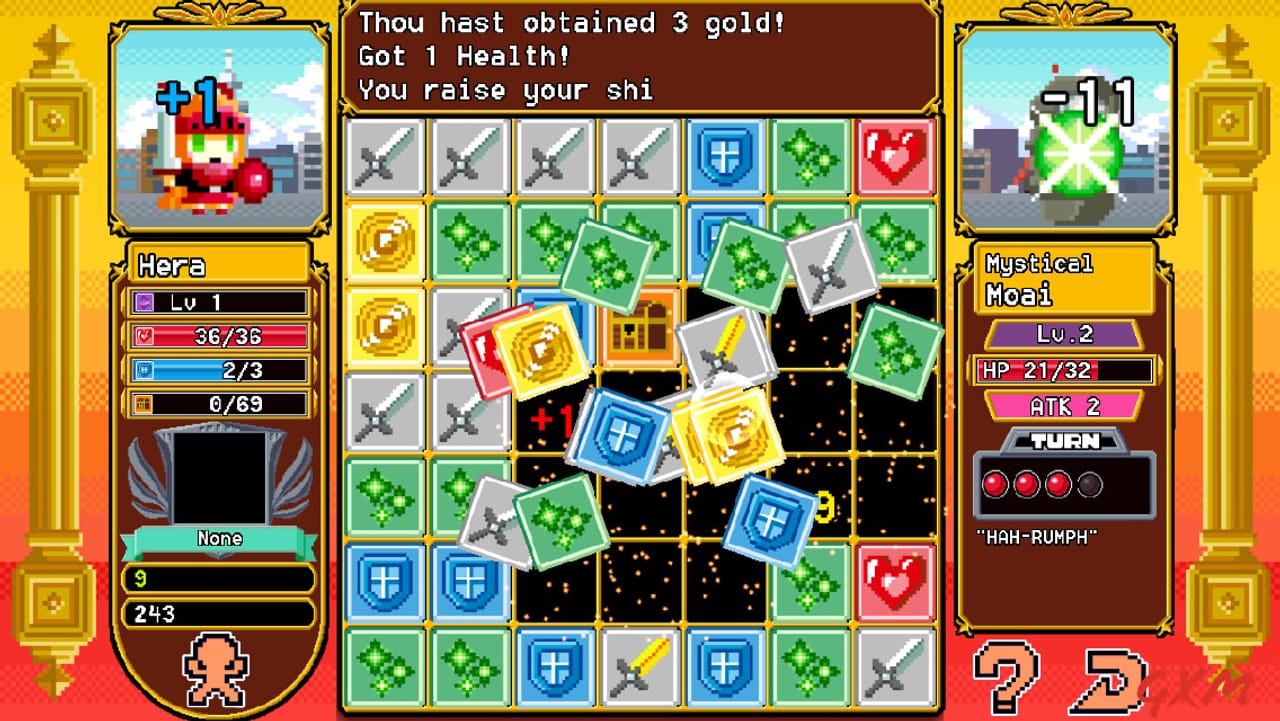This screenshot has width=1280, height=721.
Task: Select Hera's character portrait
Action: coord(217,120)
